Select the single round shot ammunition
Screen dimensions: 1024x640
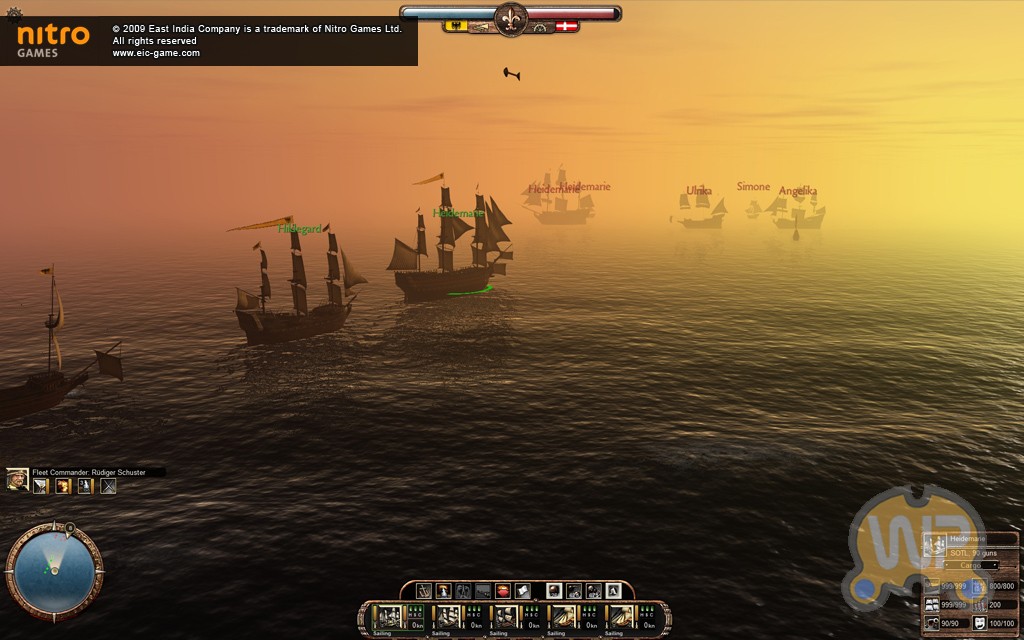click(554, 591)
